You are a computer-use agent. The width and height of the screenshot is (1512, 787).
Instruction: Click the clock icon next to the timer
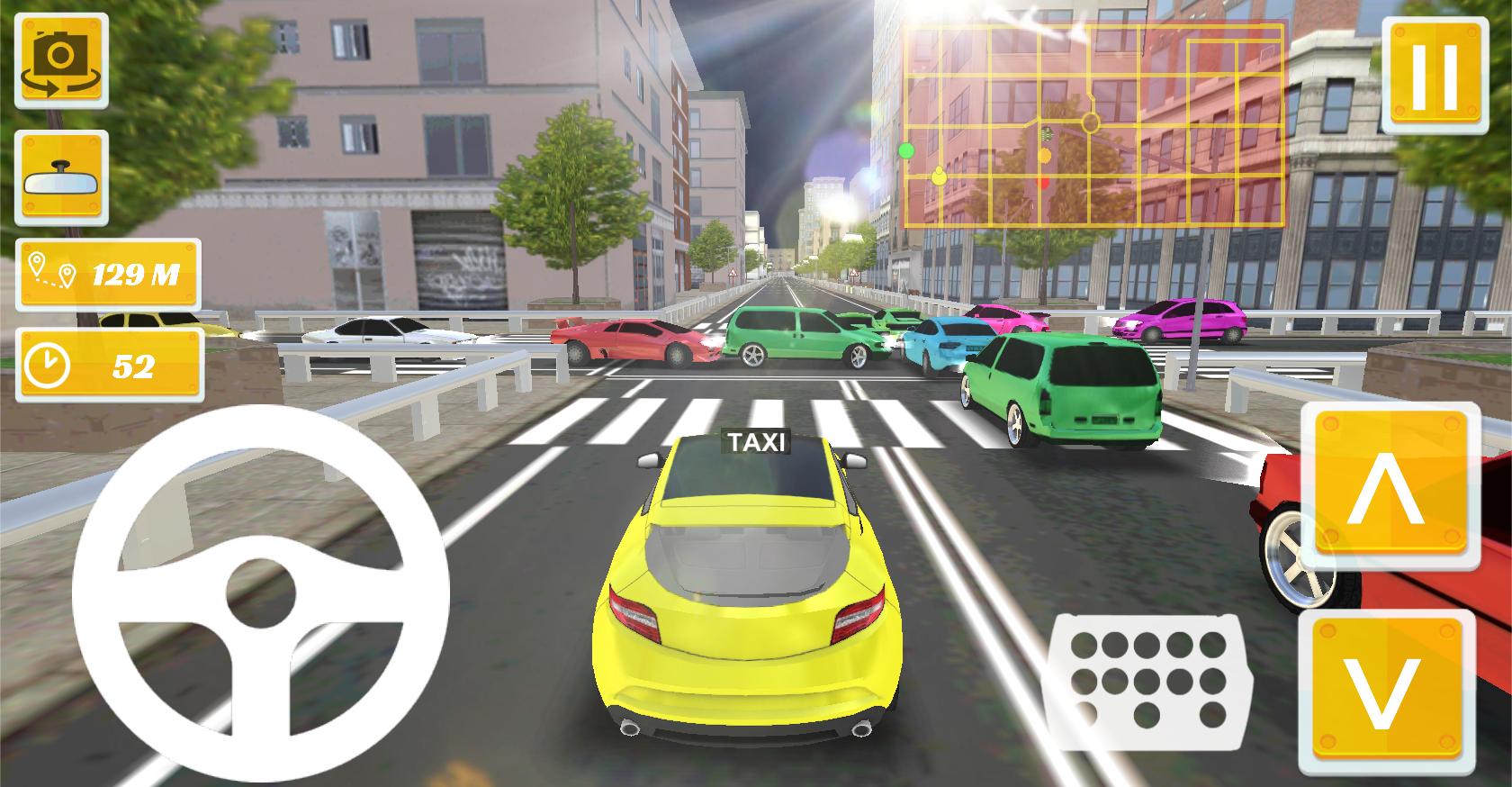49,365
